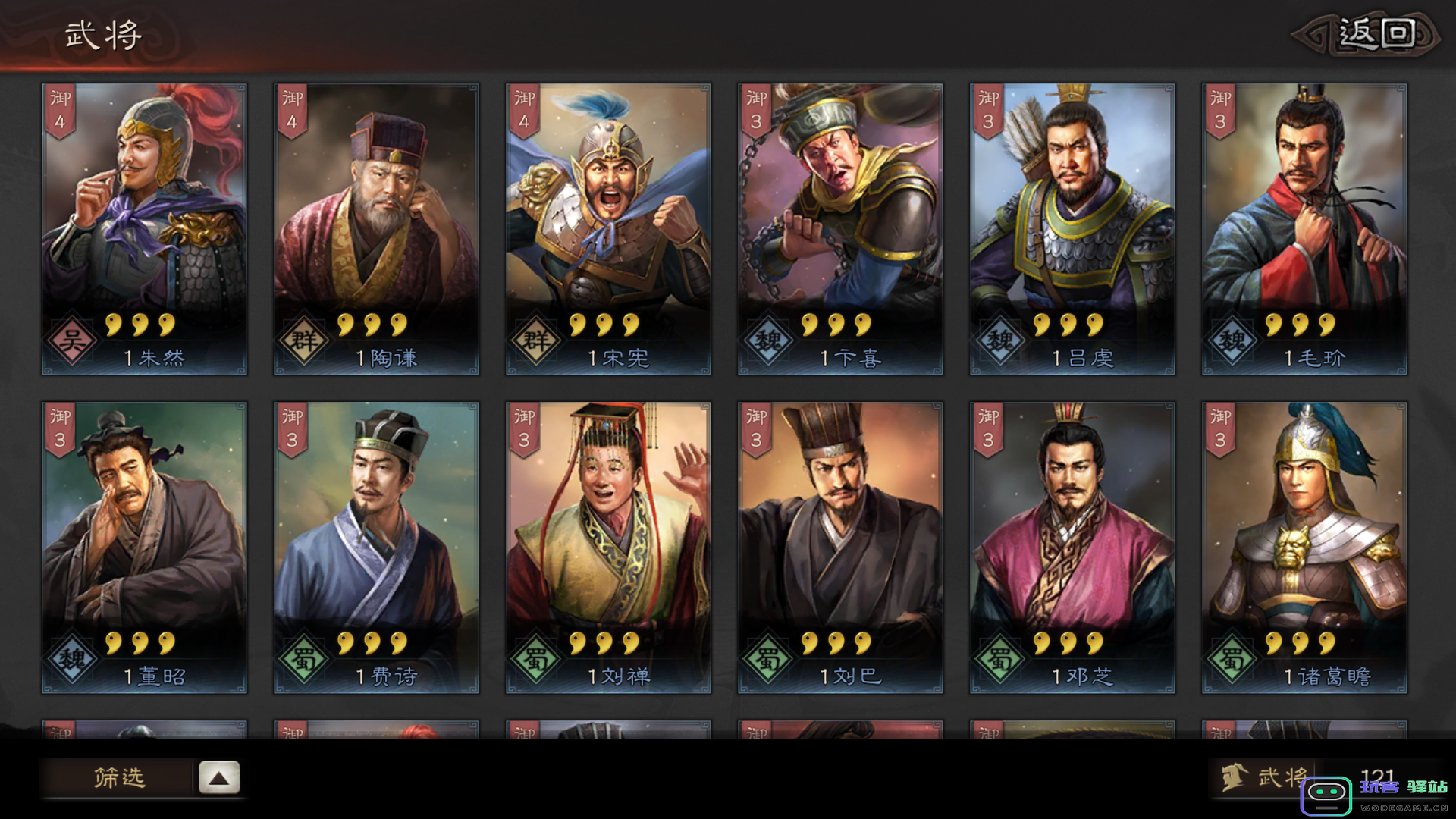Click the partially visible card below 董昭
Screen dimensions: 1456x819
pyautogui.click(x=144, y=732)
